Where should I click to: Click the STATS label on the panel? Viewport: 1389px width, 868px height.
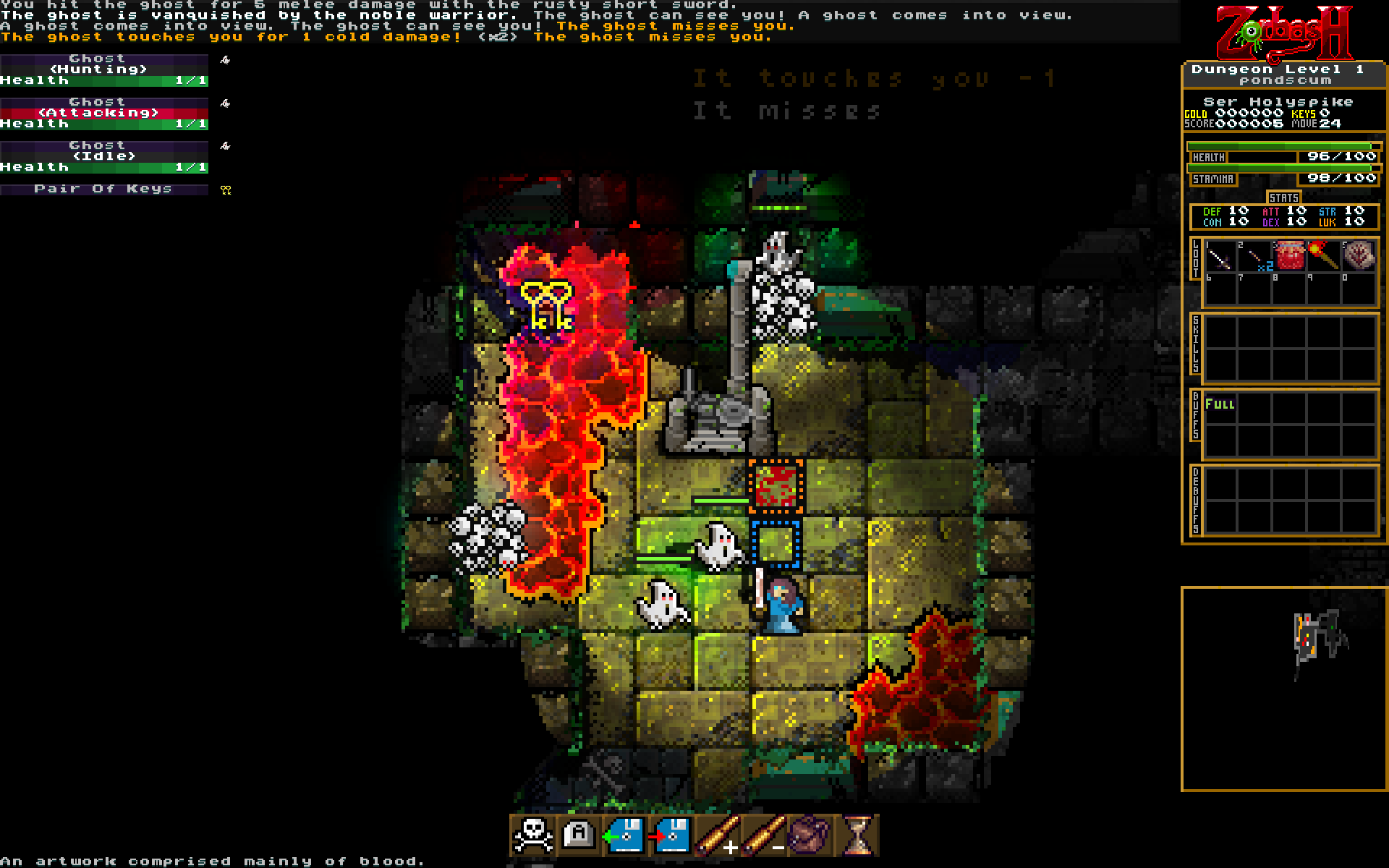(x=1283, y=197)
